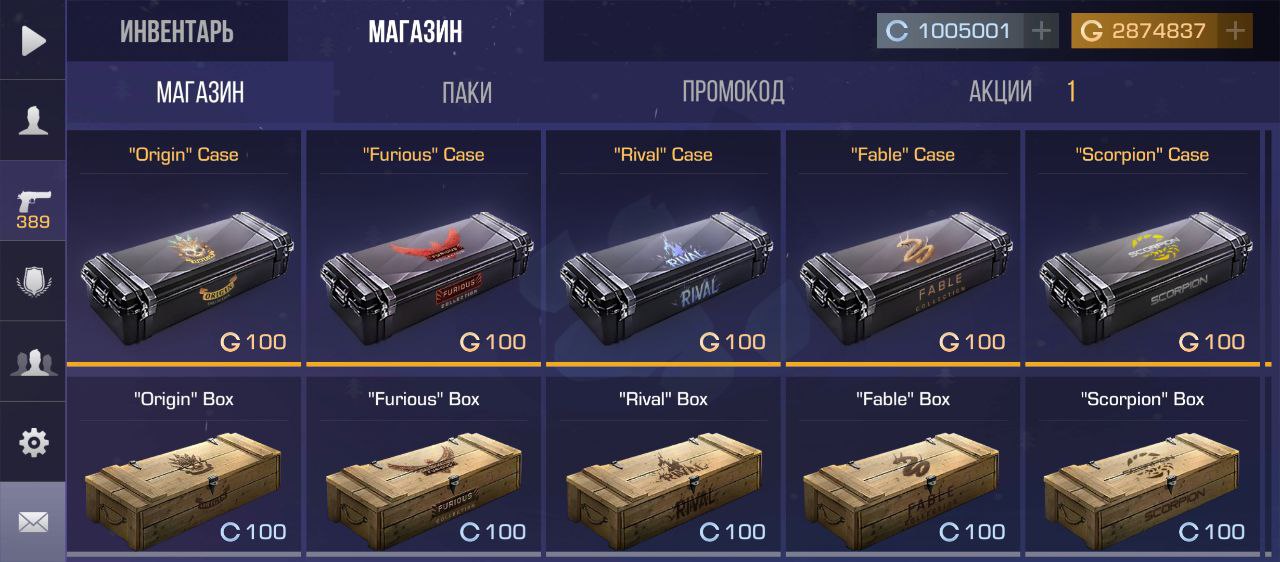The width and height of the screenshot is (1280, 562).
Task: Show the Акции offers tab
Action: tap(1001, 92)
